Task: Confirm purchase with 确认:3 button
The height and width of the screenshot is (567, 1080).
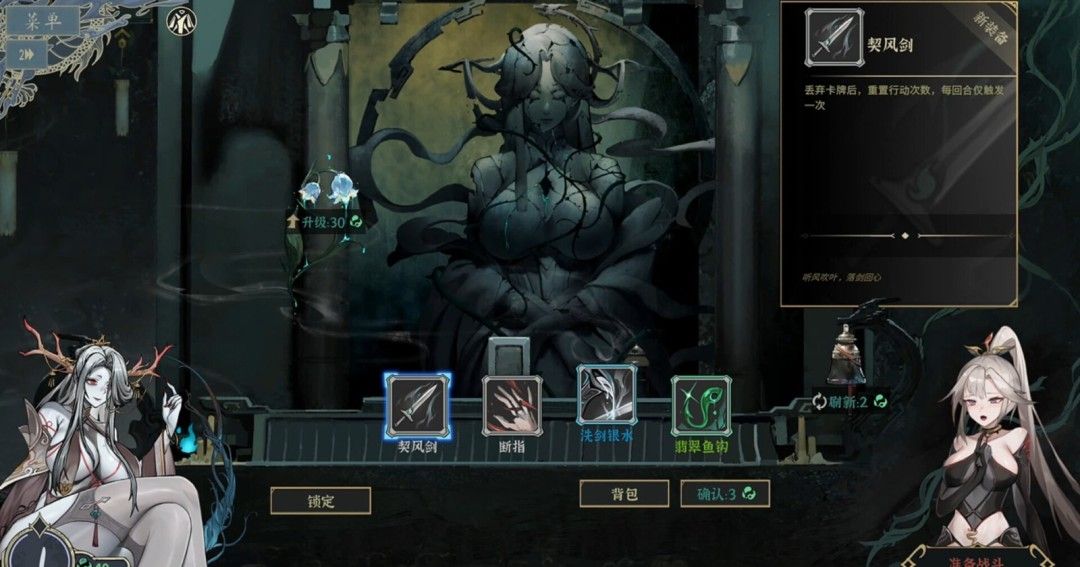Action: coord(725,493)
